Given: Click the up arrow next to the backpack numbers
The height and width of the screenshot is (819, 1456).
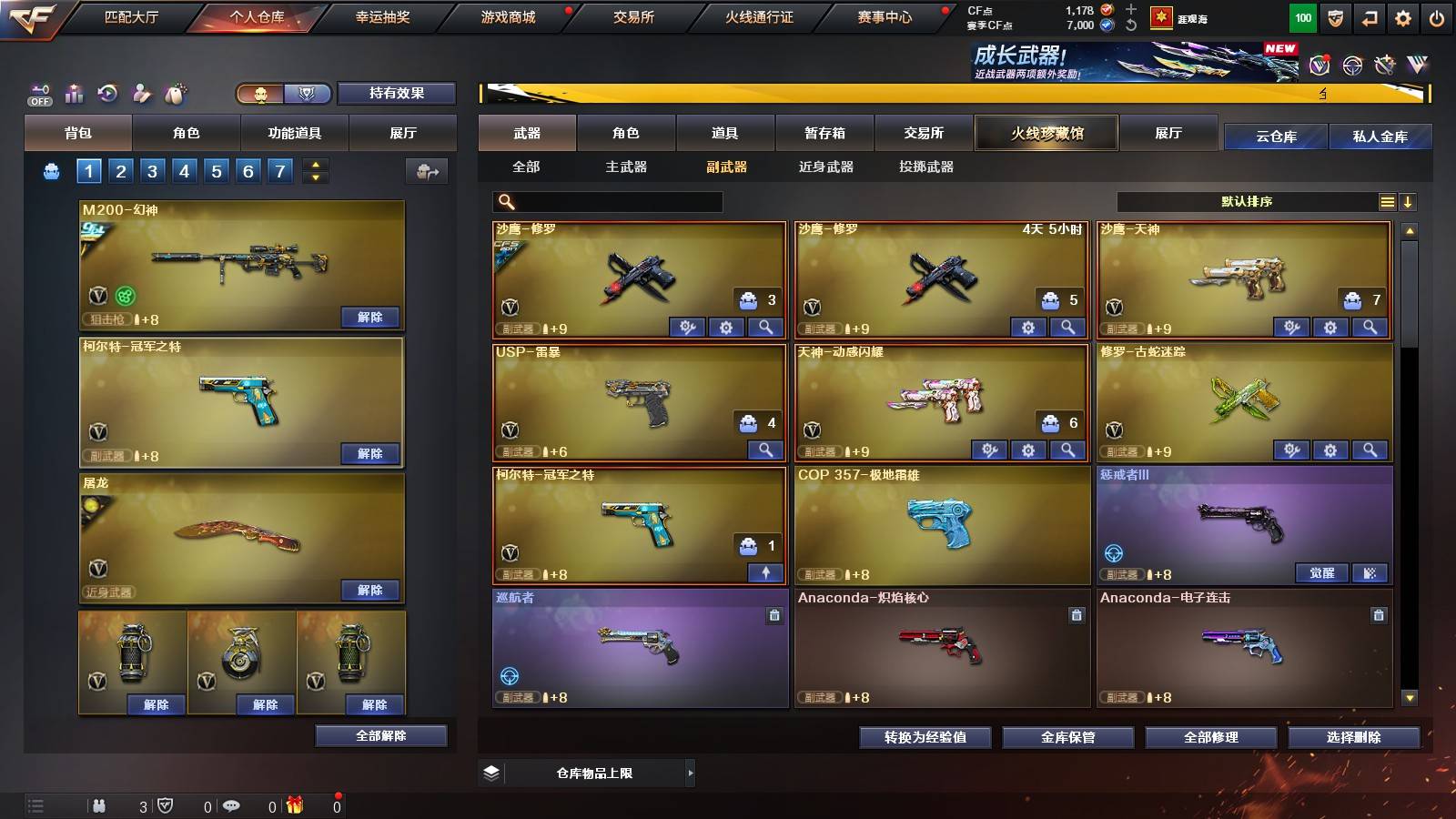Looking at the screenshot, I should pos(313,164).
